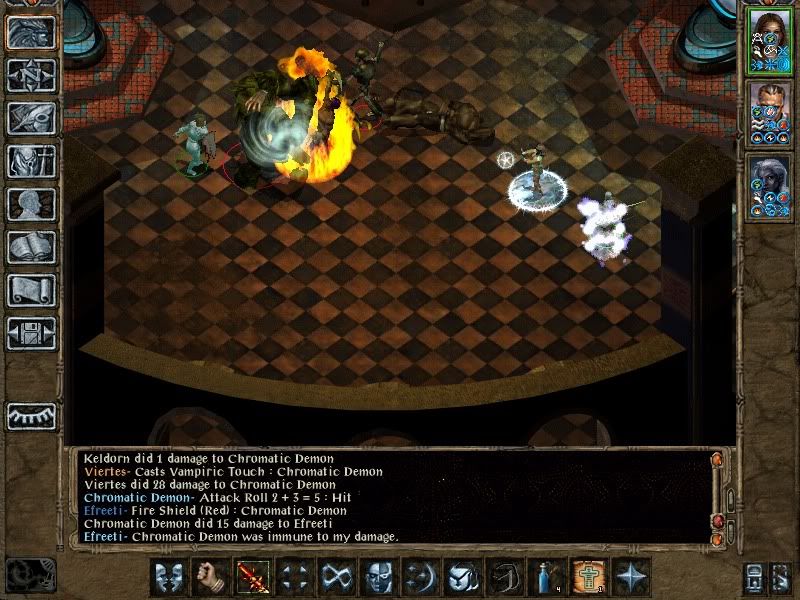The image size is (800, 600).
Task: Return to the game view button
Action: pyautogui.click(x=31, y=32)
